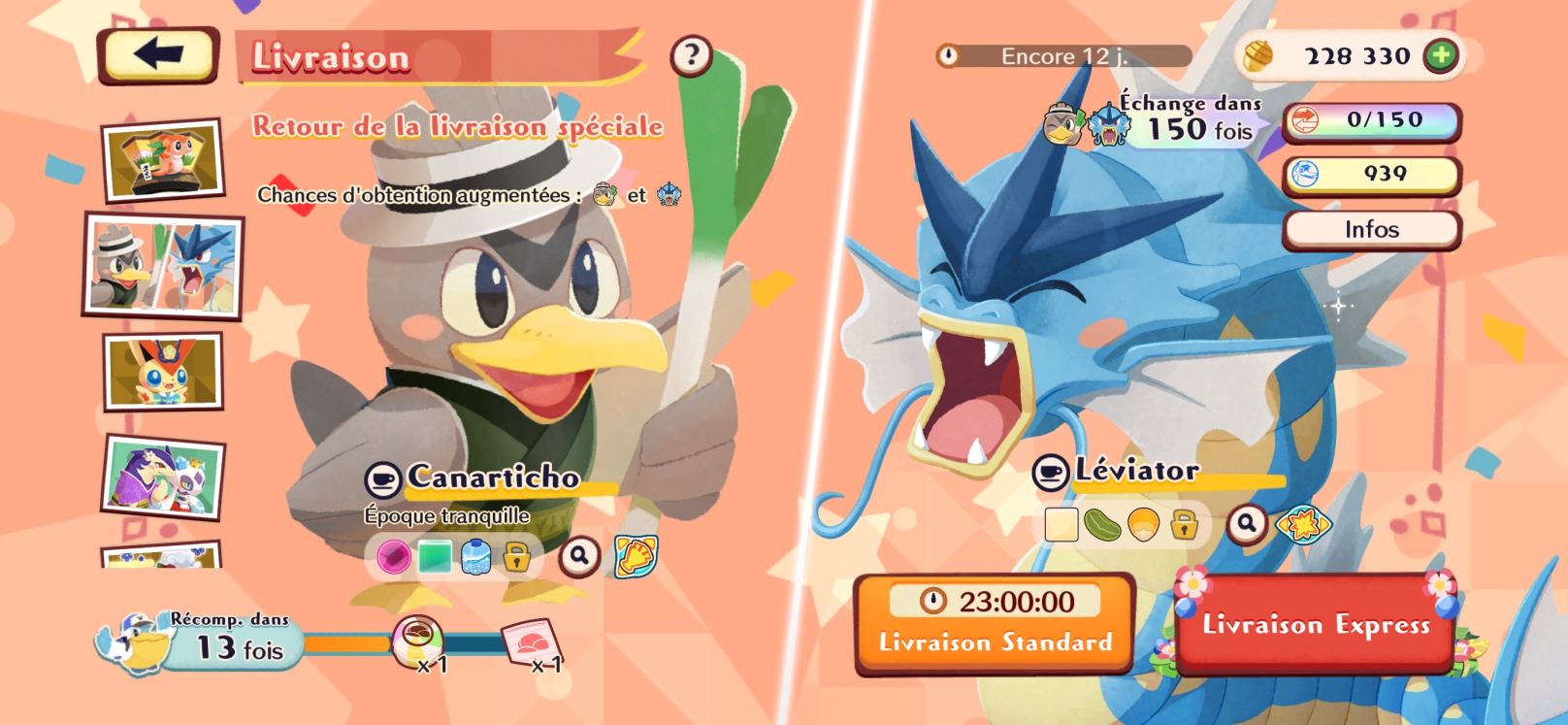Choose the Victini delivery thumbnail
Viewport: 1568px width, 725px height.
(x=164, y=372)
